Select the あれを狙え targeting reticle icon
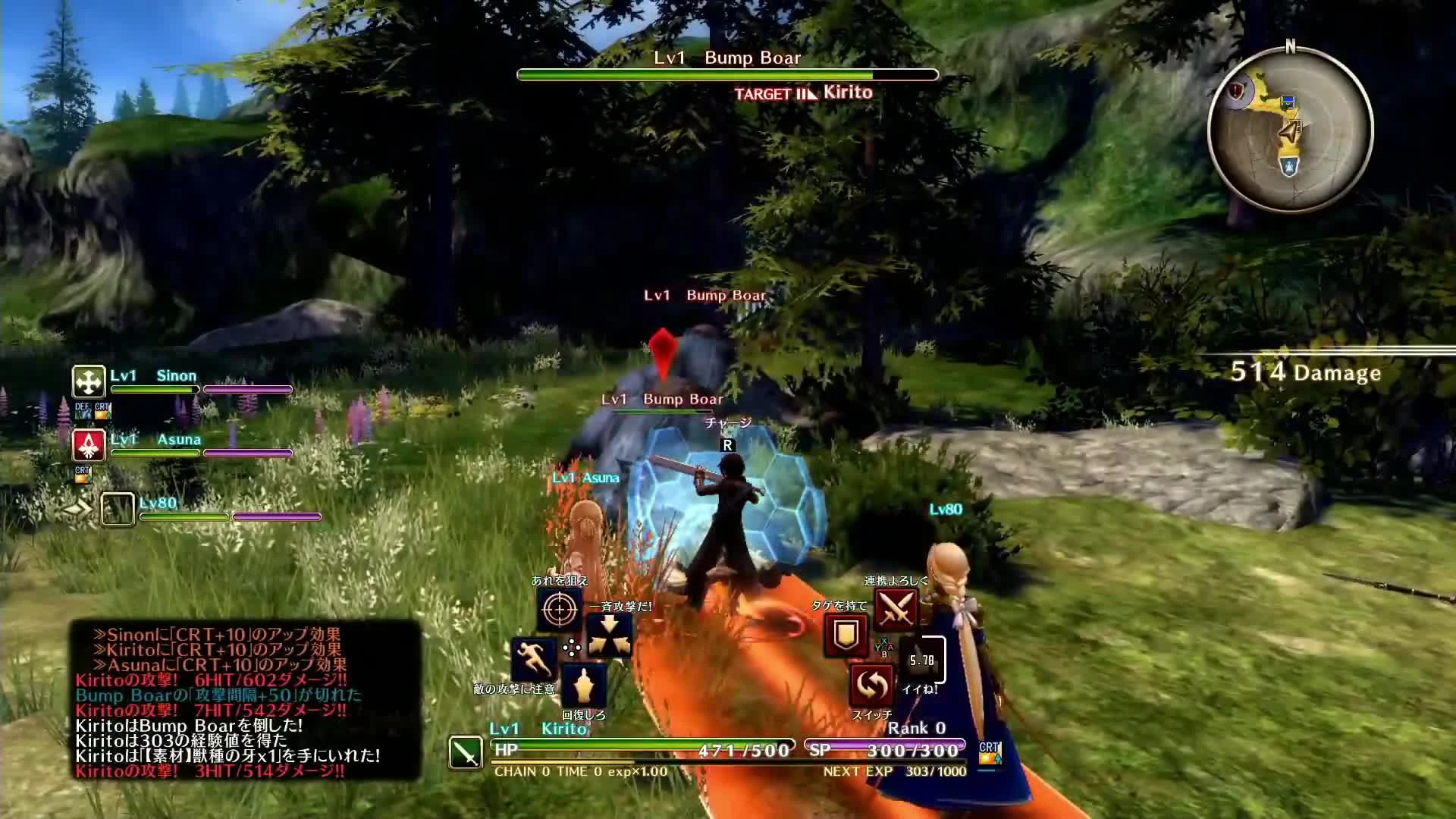 [559, 608]
